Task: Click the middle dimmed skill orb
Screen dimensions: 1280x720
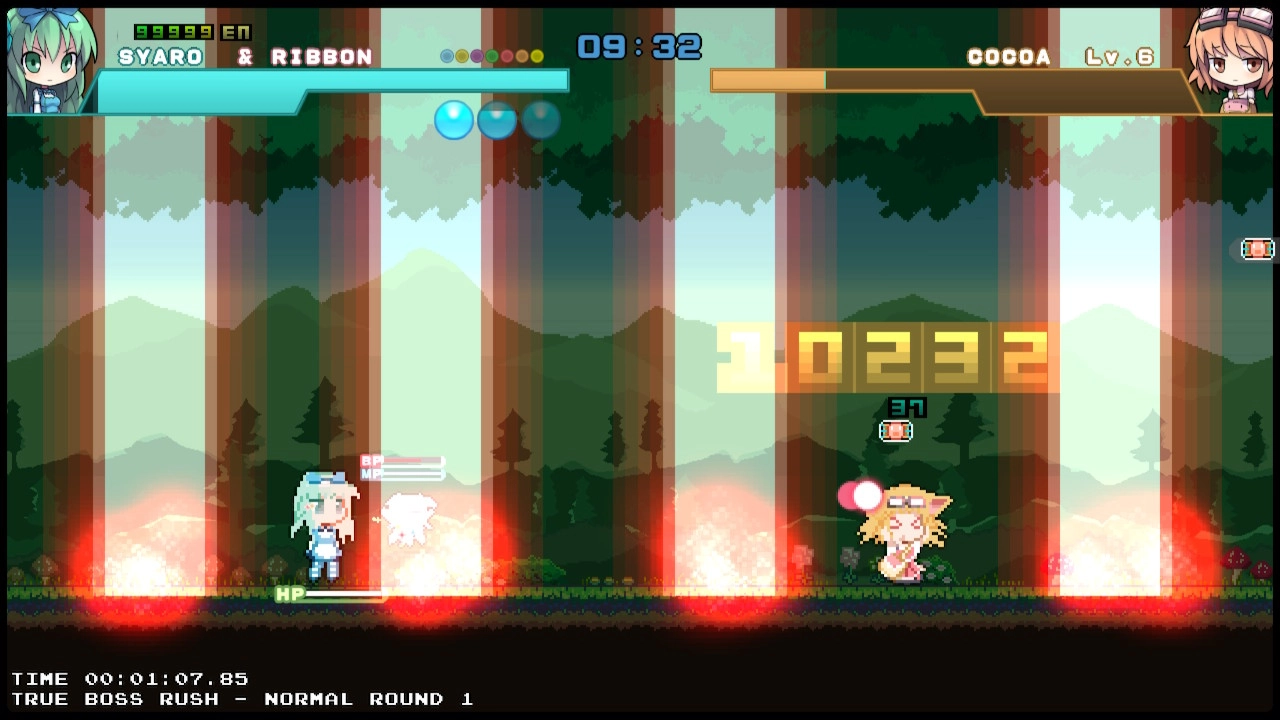Action: click(x=497, y=119)
